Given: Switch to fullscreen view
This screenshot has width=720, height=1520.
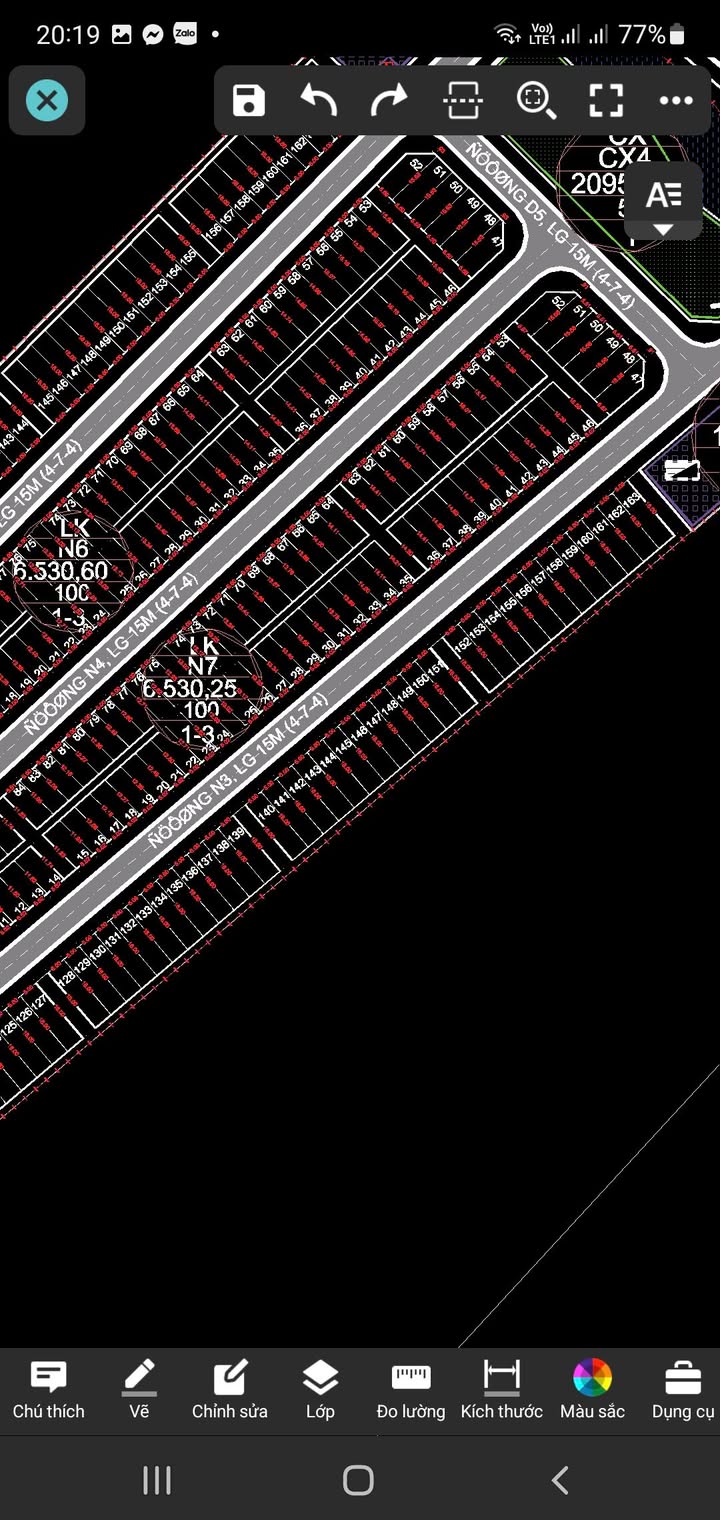Looking at the screenshot, I should click(606, 100).
